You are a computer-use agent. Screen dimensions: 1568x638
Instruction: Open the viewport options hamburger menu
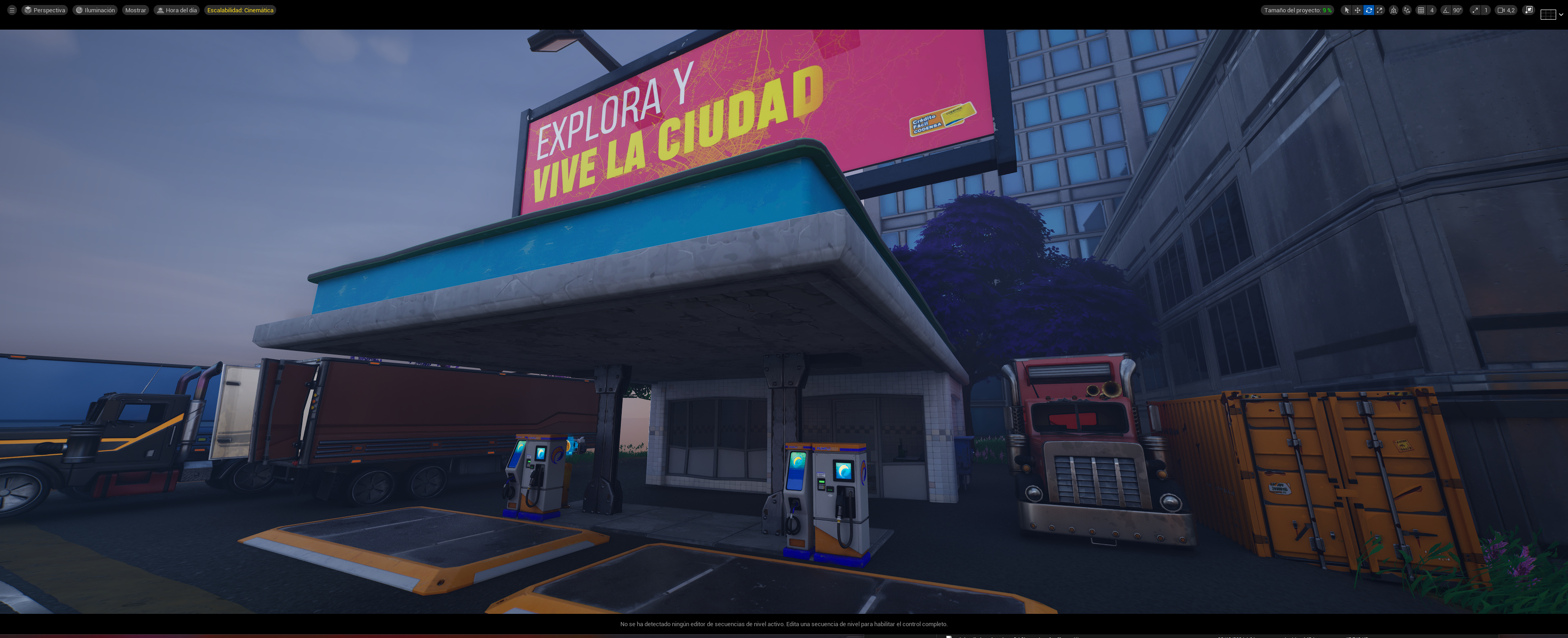11,10
